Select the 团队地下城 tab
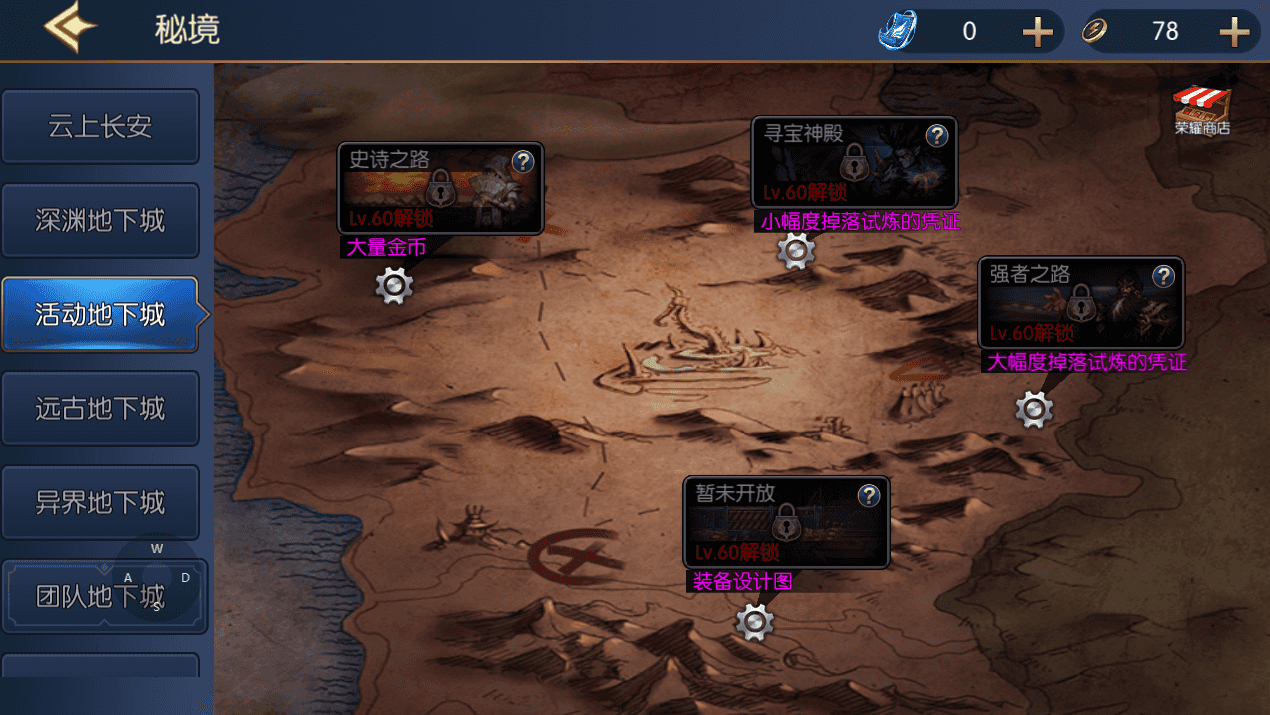The width and height of the screenshot is (1270, 715). 100,597
